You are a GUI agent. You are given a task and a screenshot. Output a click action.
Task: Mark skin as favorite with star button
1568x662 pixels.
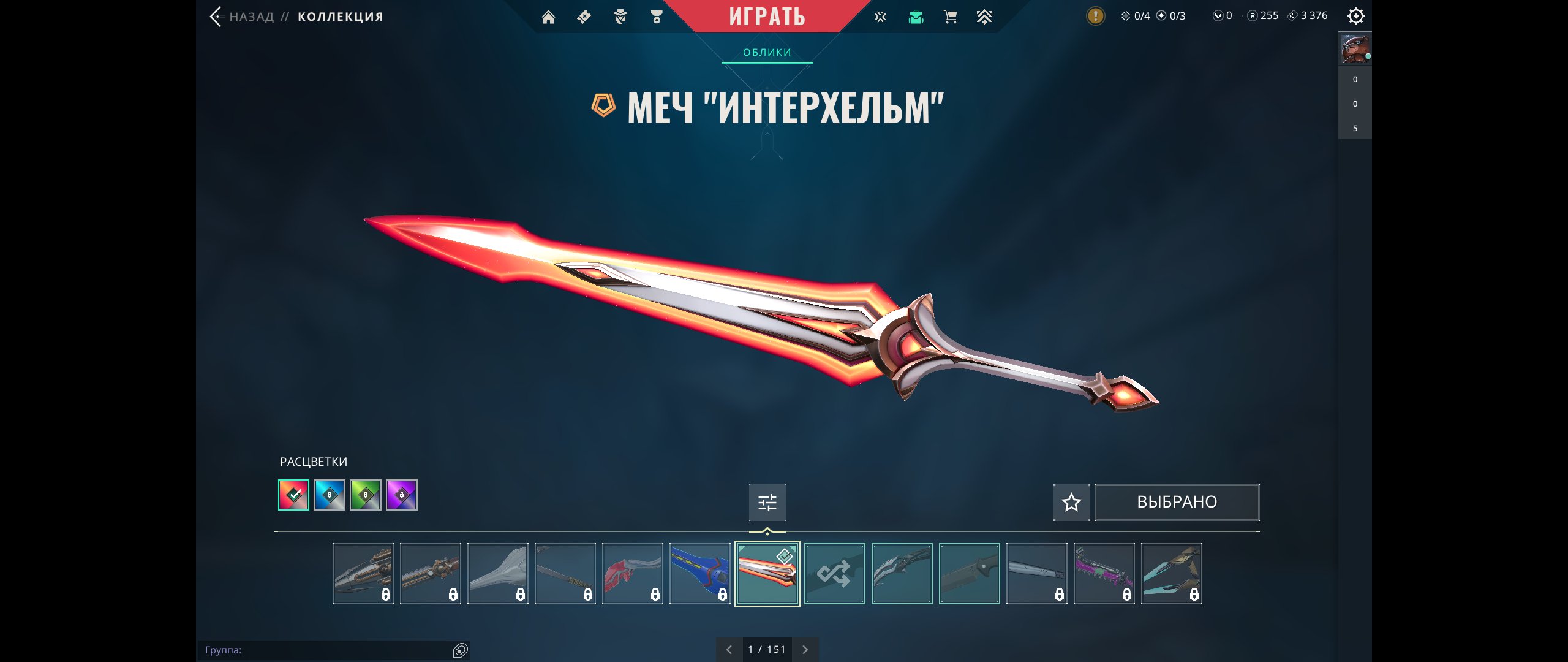click(x=1071, y=503)
